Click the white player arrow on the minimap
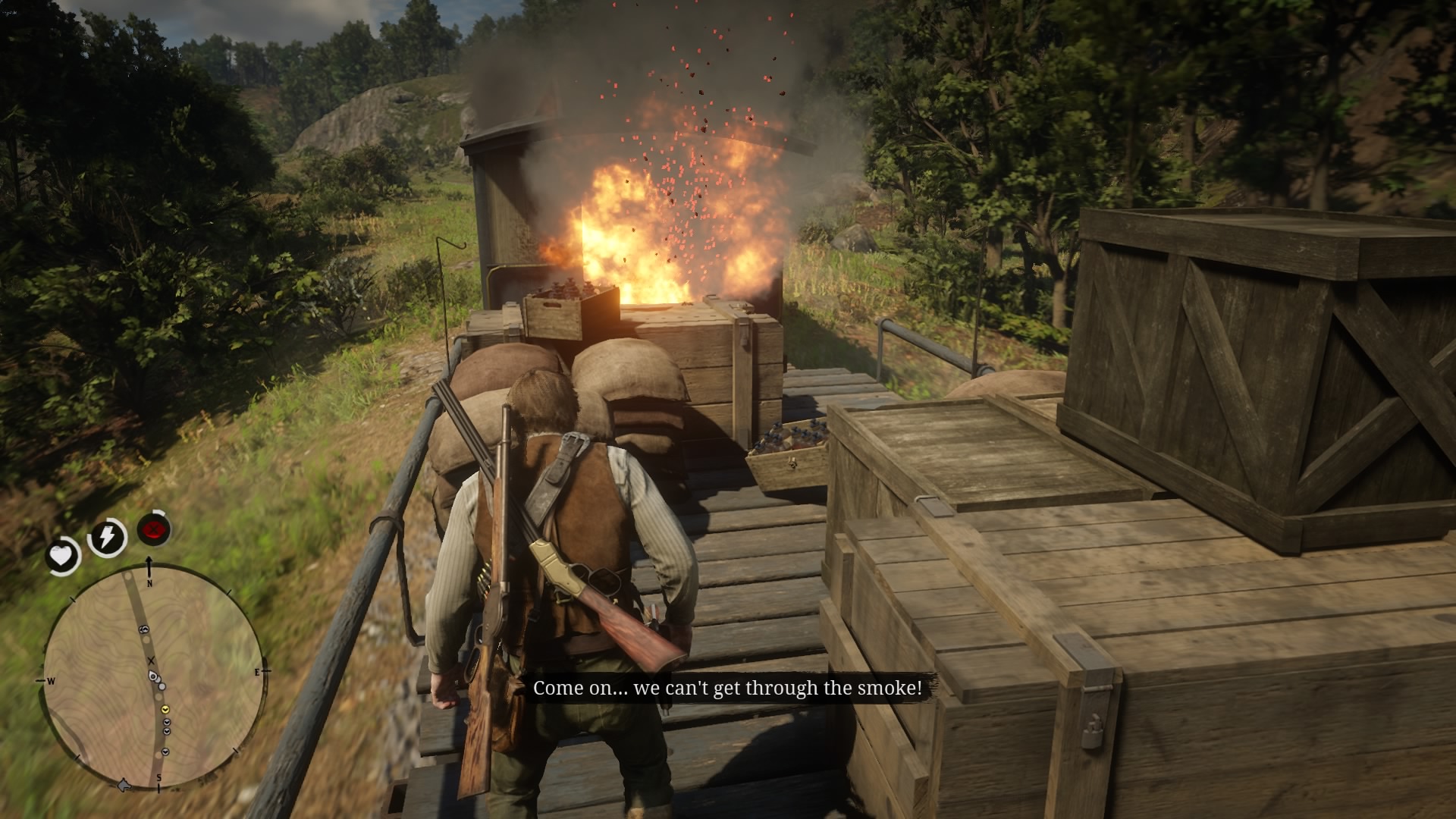The width and height of the screenshot is (1456, 819). [152, 677]
